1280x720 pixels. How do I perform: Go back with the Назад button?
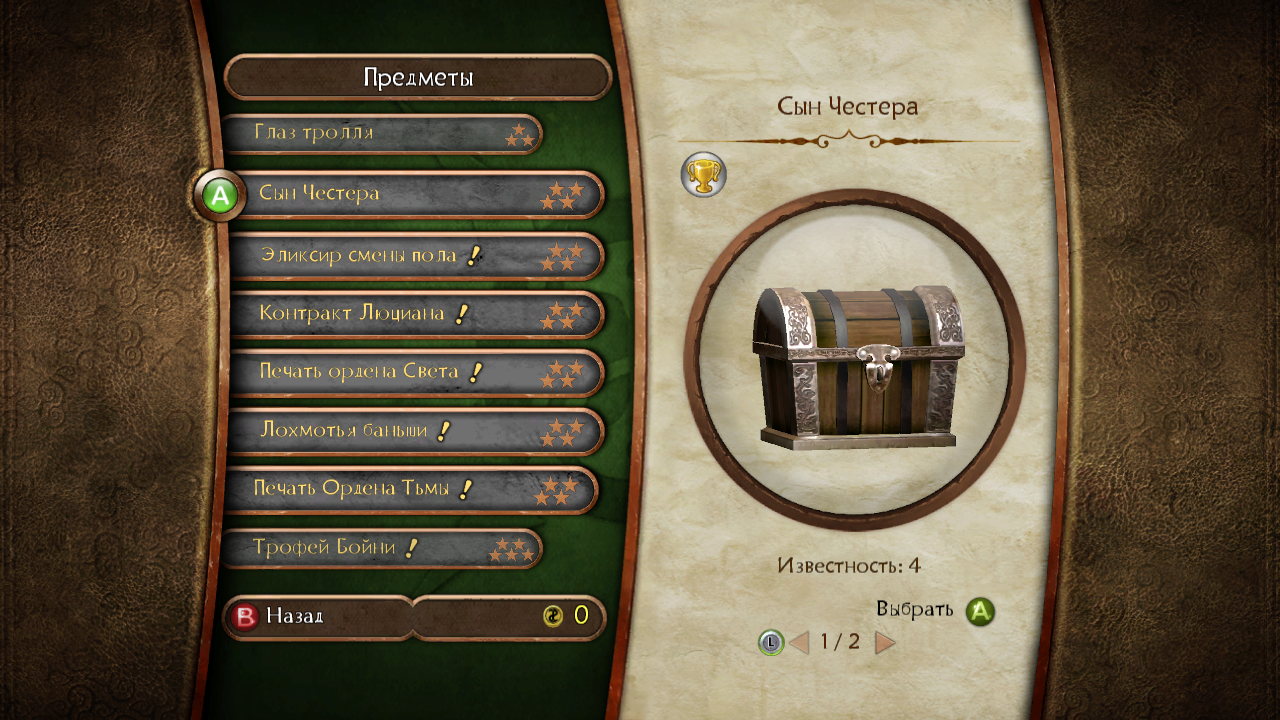pyautogui.click(x=295, y=616)
